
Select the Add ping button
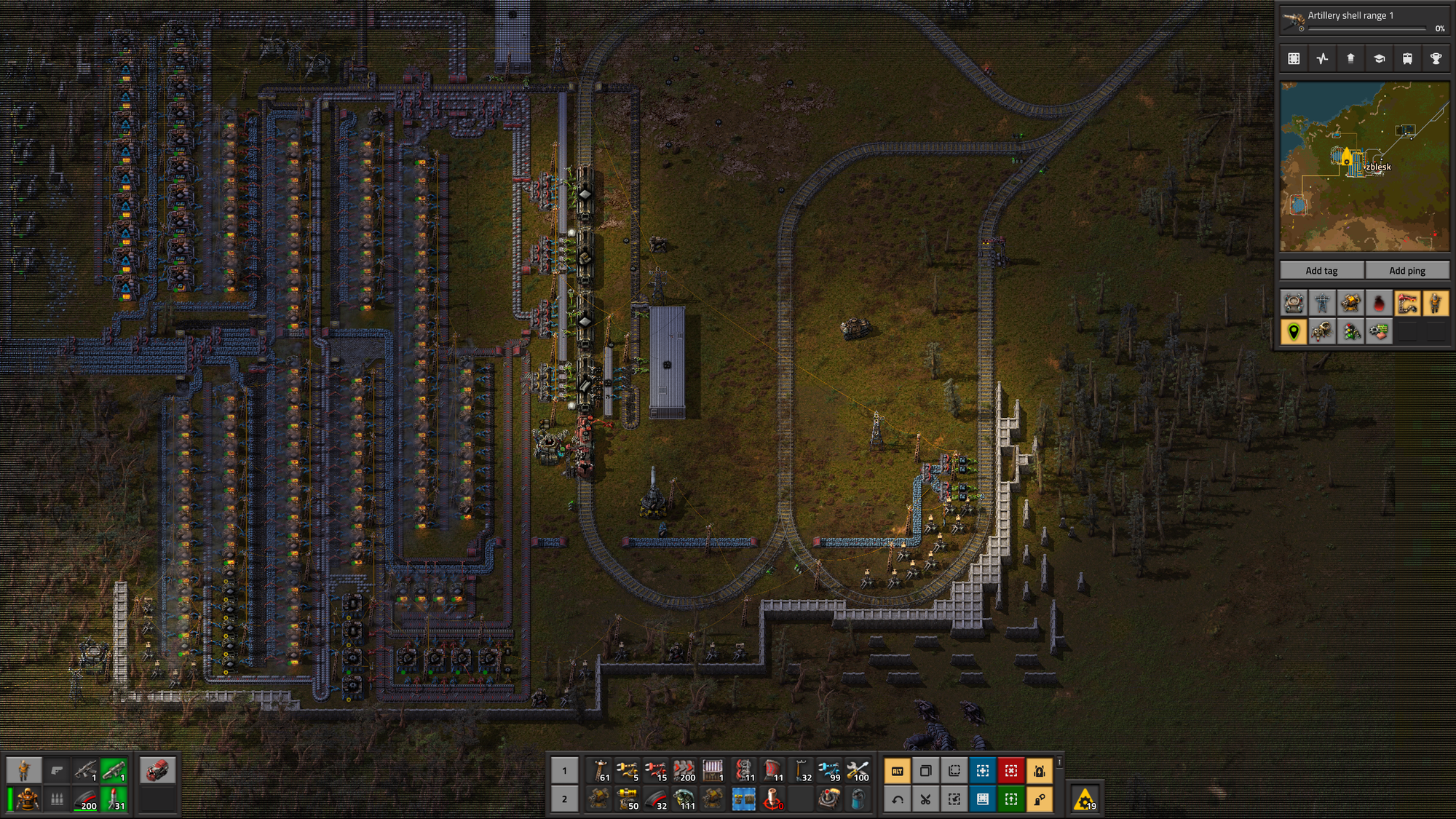coord(1406,271)
